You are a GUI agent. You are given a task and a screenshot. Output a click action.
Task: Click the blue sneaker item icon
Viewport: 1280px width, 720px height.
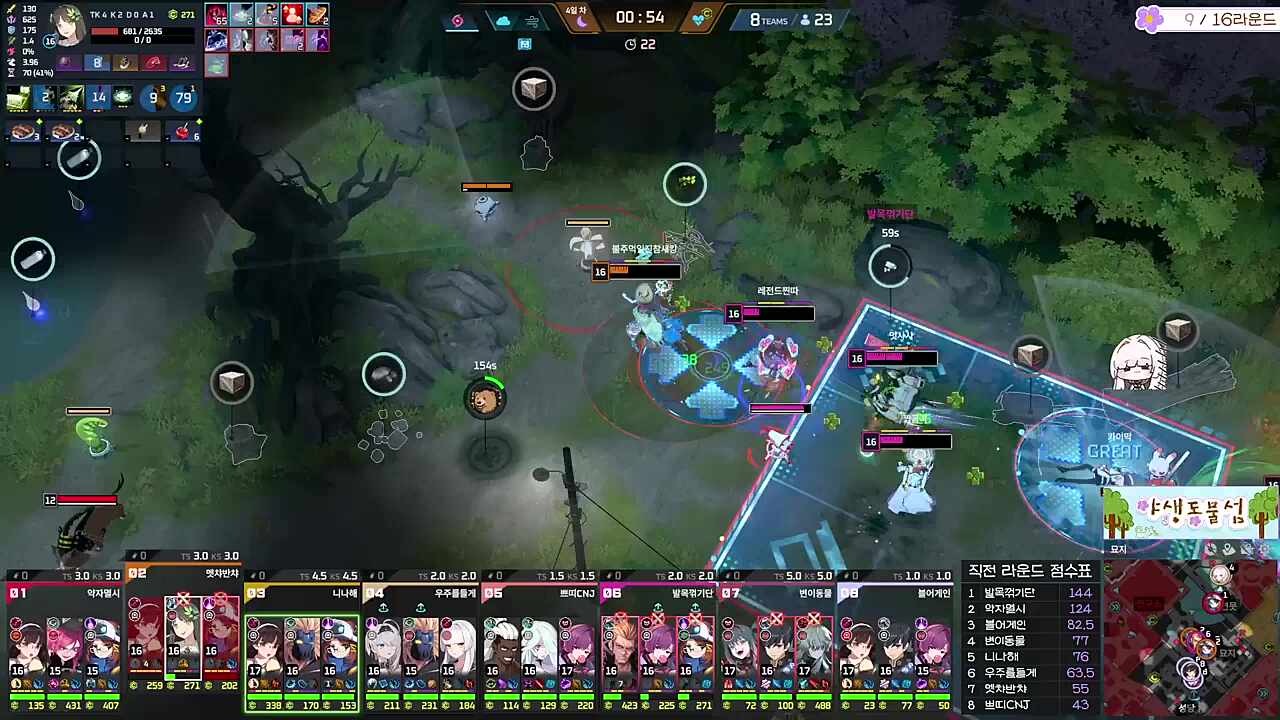pyautogui.click(x=218, y=40)
